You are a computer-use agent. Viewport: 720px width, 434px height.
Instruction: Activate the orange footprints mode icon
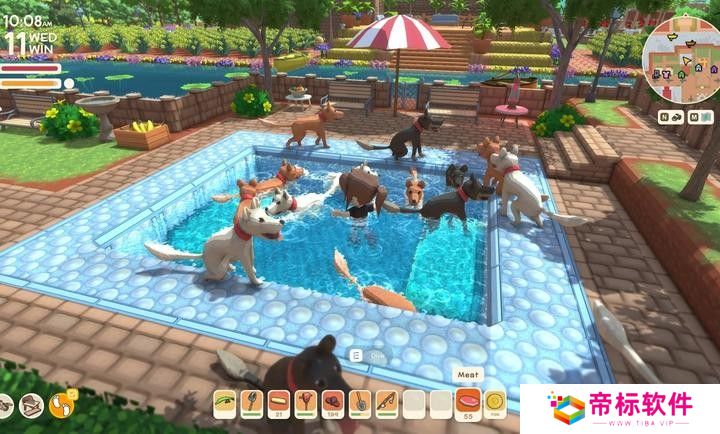tap(62, 405)
